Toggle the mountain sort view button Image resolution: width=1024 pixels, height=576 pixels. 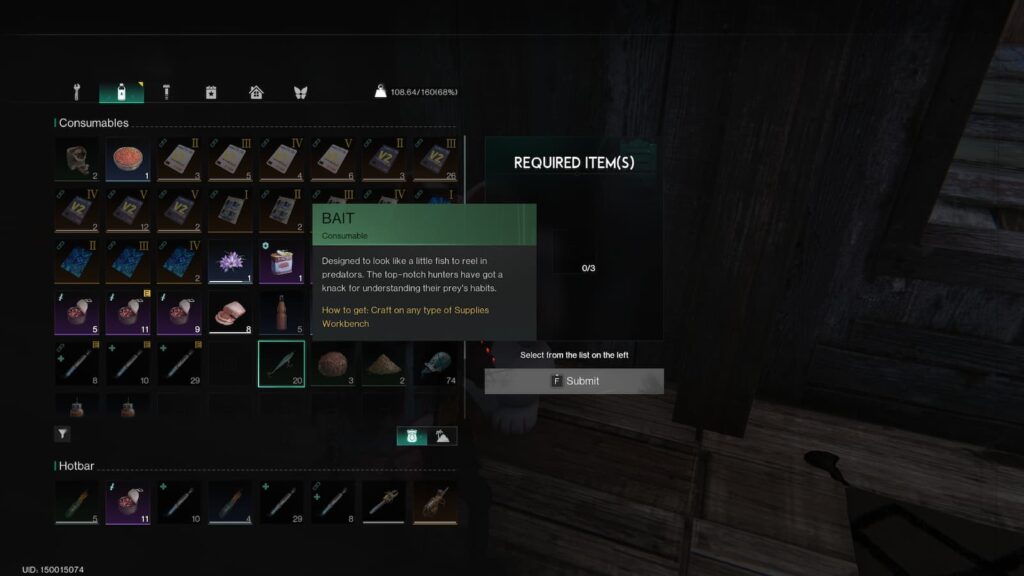click(x=442, y=435)
